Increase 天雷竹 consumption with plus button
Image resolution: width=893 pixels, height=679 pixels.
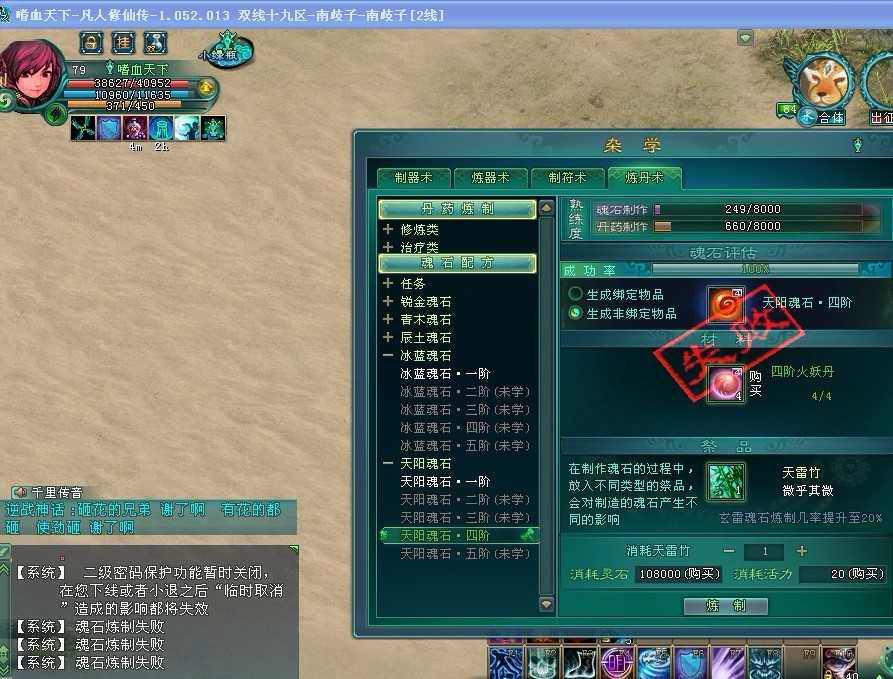(x=802, y=551)
